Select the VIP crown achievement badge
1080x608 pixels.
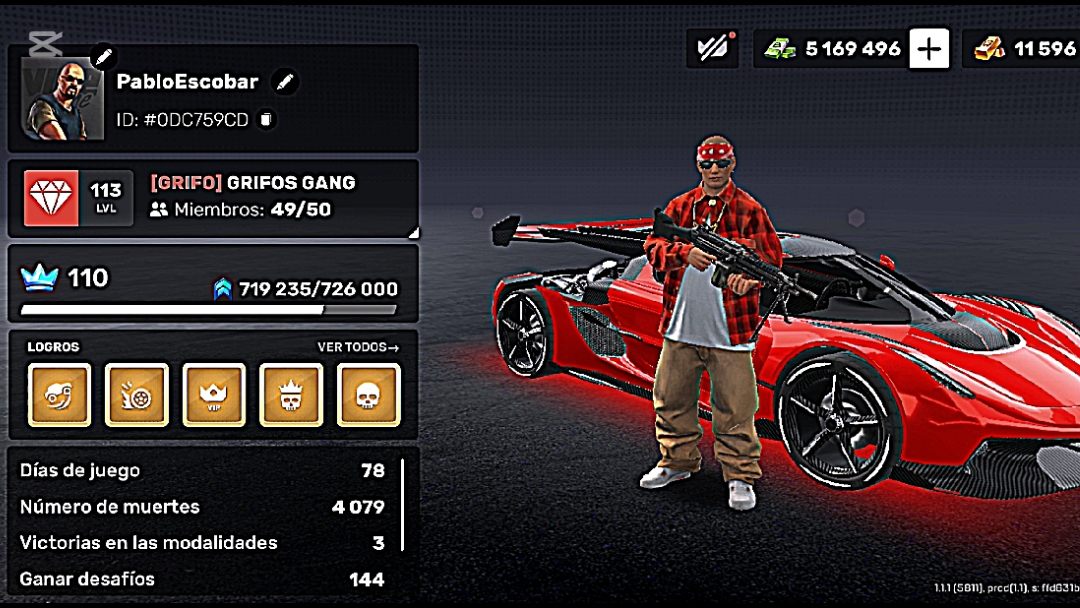214,395
